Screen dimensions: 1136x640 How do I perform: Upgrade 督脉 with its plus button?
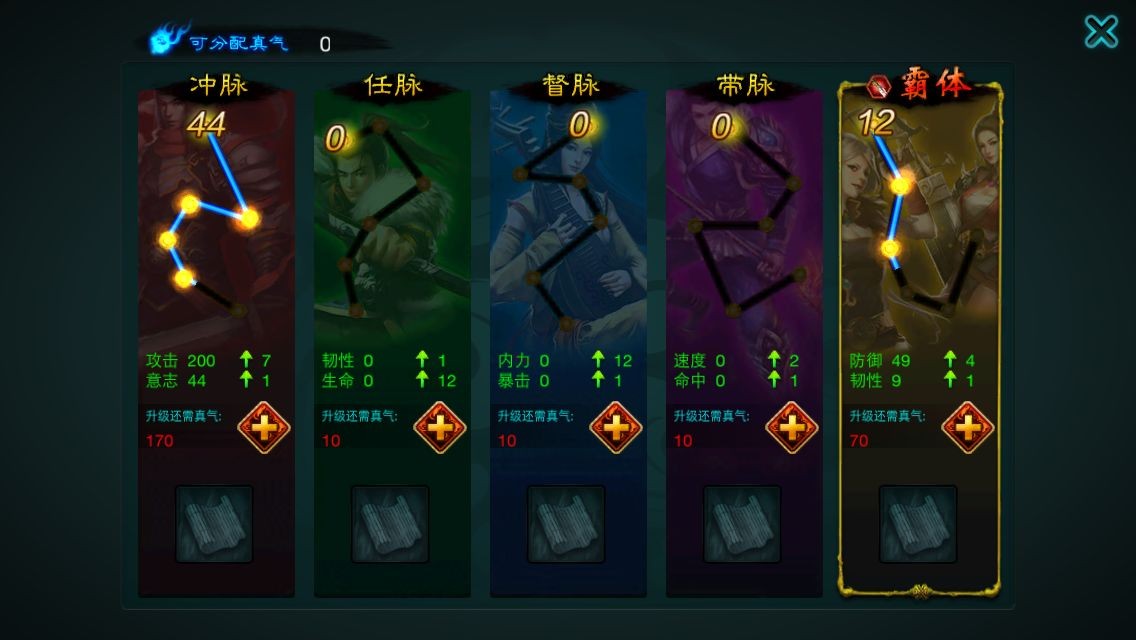[x=616, y=428]
